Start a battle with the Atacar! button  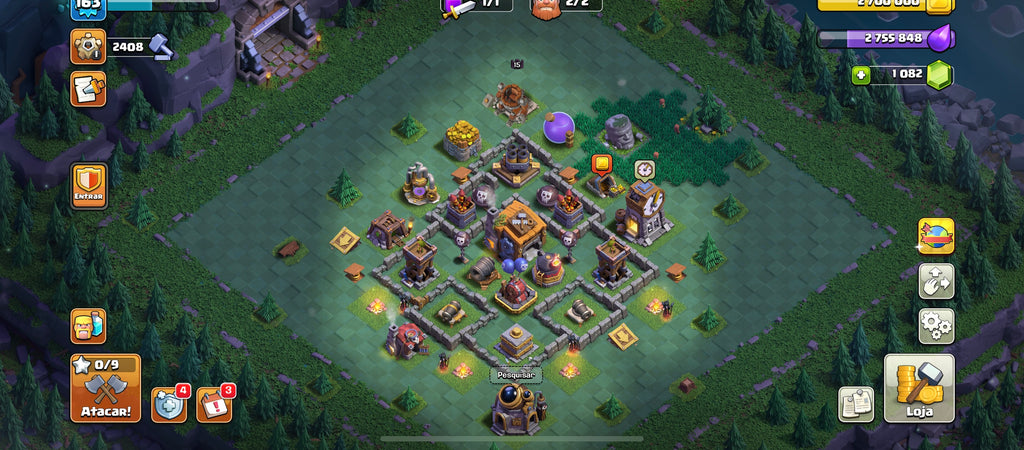[x=105, y=388]
